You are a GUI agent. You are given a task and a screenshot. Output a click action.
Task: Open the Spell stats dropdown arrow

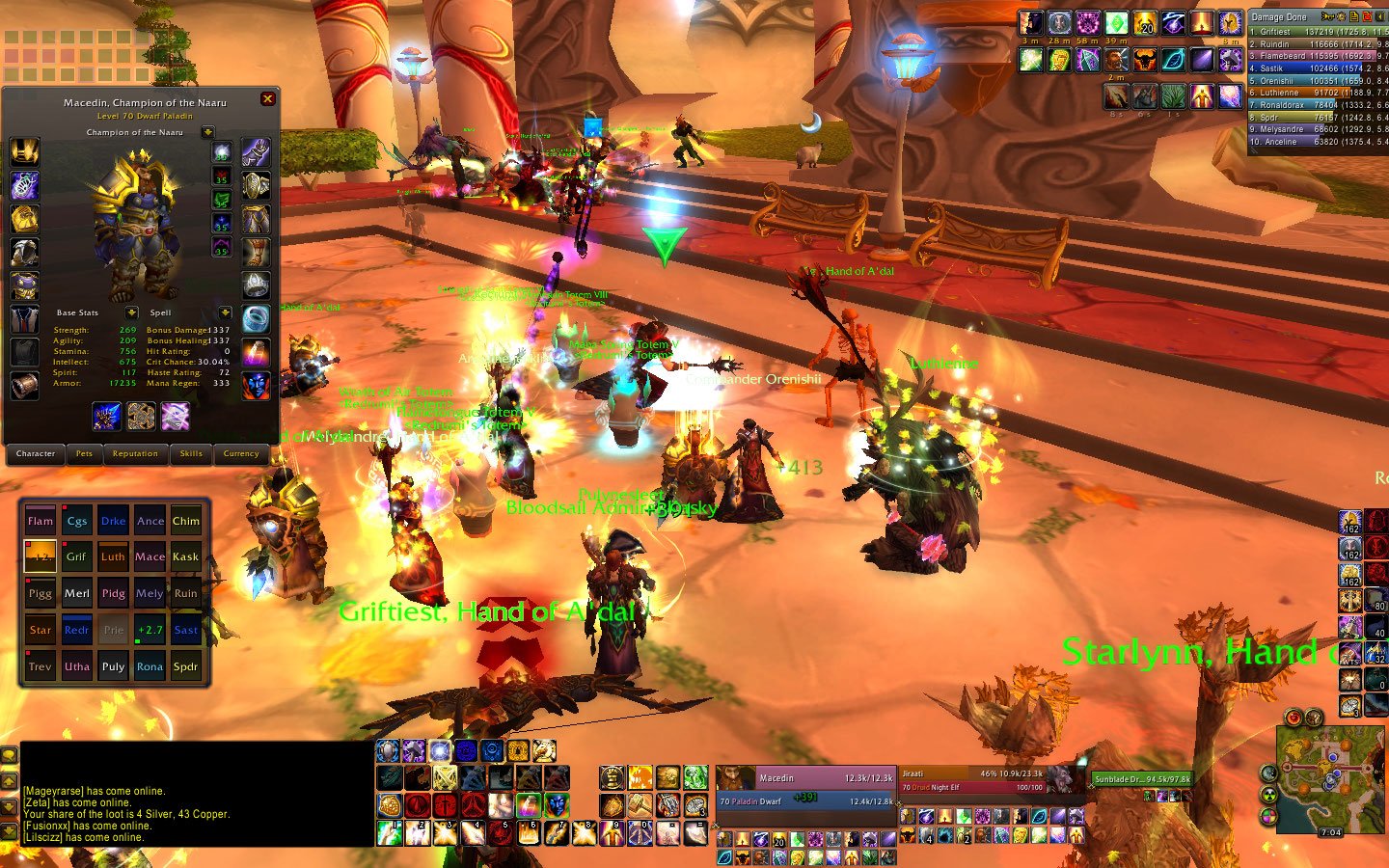(225, 312)
